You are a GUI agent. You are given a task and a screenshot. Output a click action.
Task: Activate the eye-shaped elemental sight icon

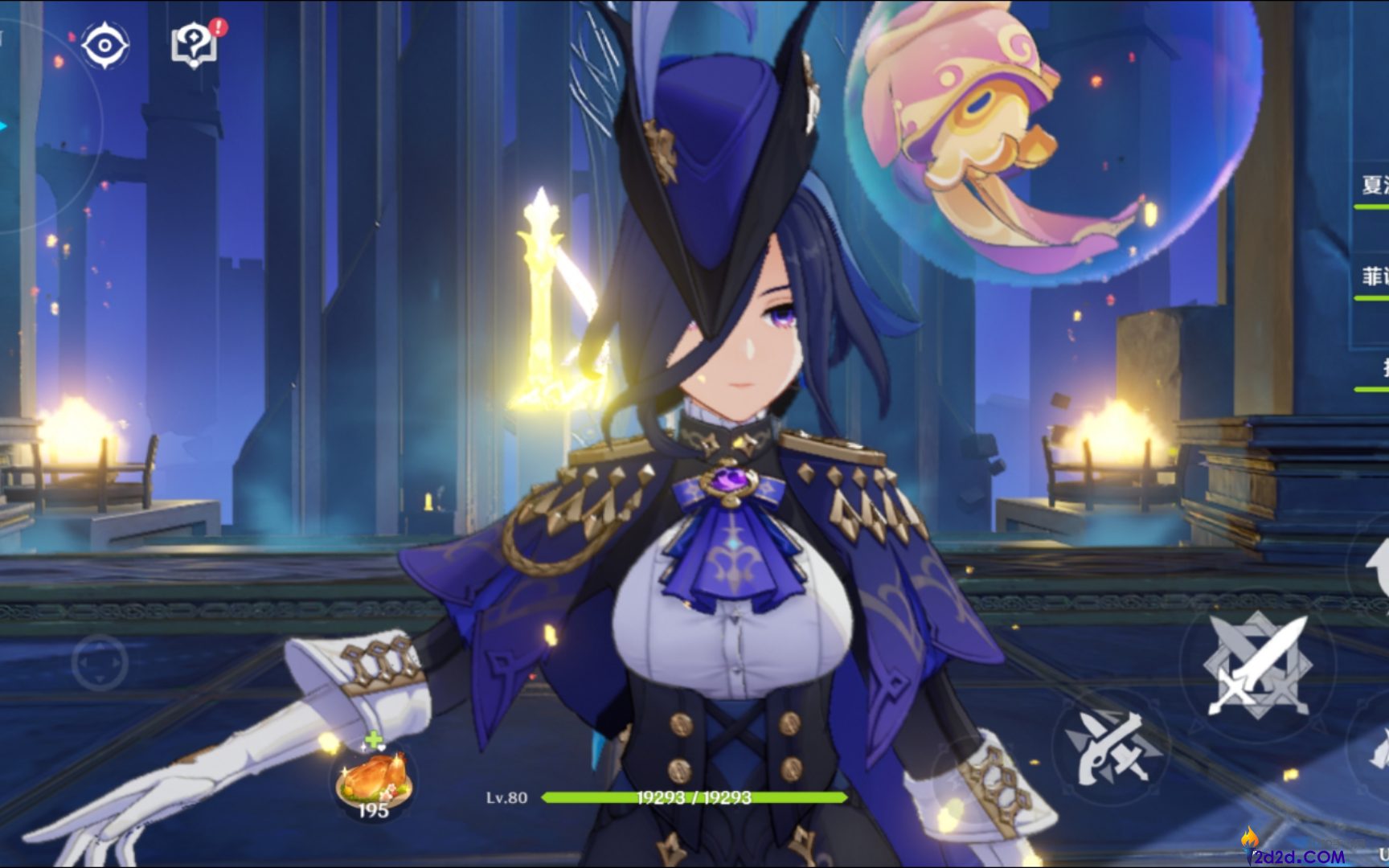(x=104, y=45)
